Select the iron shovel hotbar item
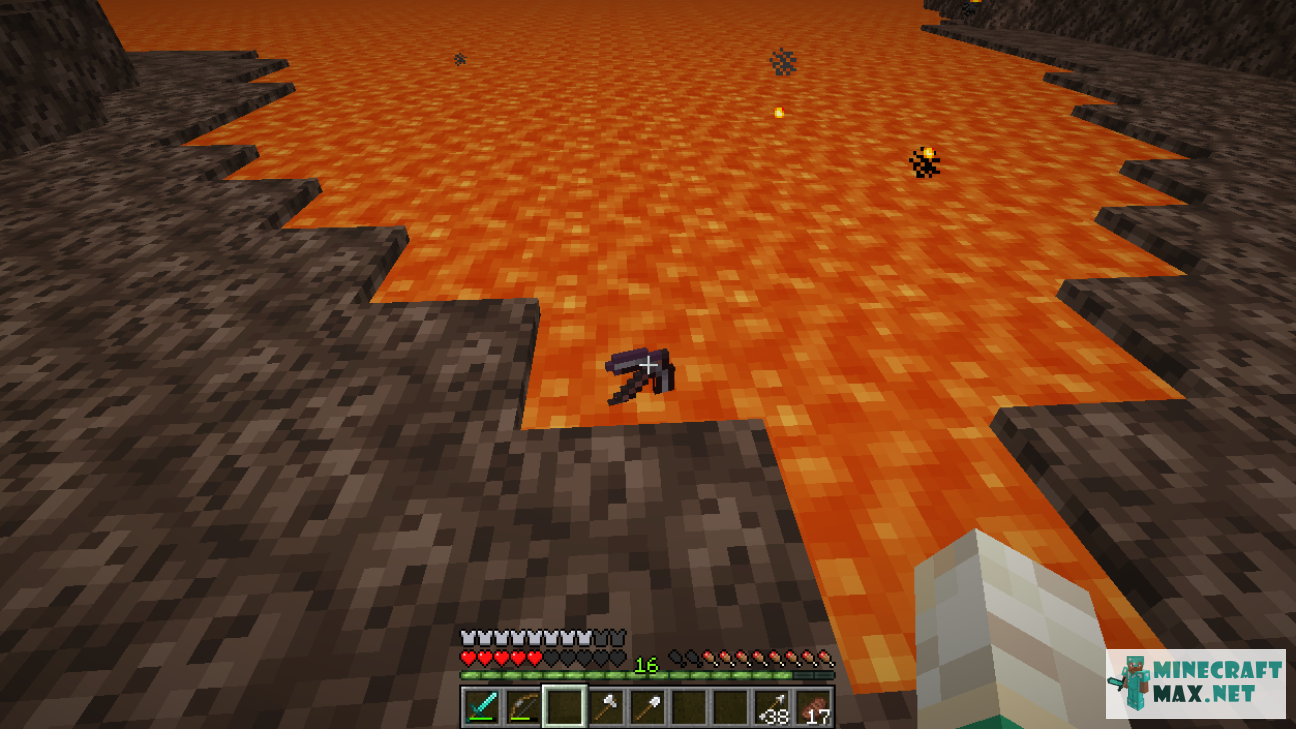This screenshot has height=729, width=1296. click(648, 706)
